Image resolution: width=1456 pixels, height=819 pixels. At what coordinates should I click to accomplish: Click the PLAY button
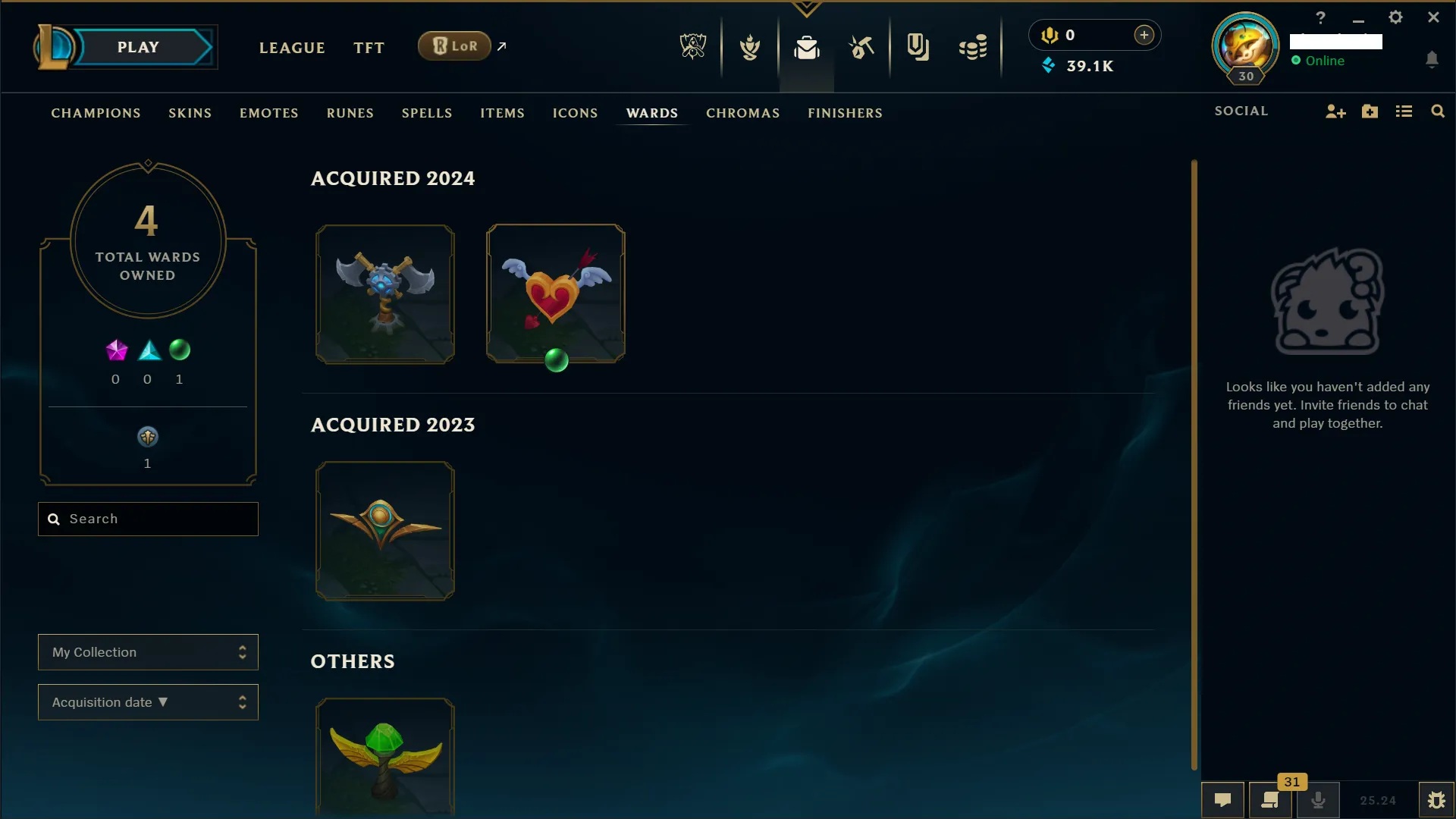[x=138, y=46]
